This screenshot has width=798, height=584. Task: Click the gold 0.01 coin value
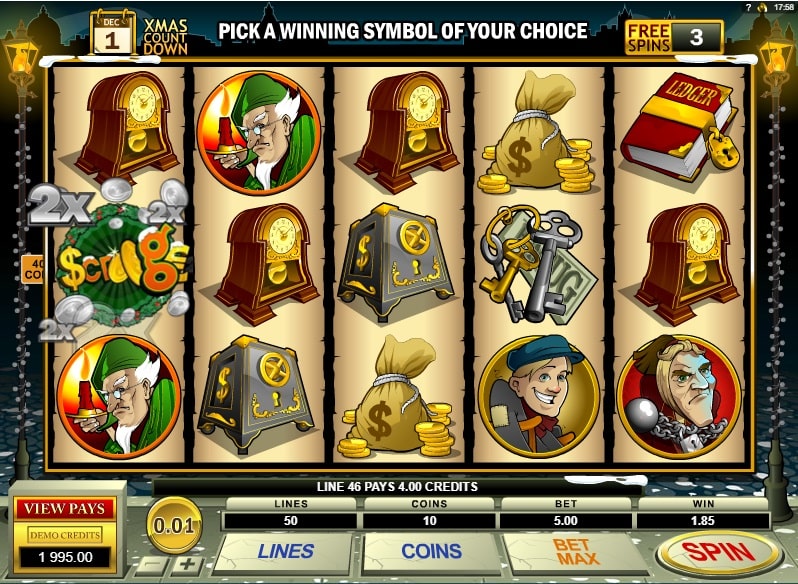click(x=174, y=522)
